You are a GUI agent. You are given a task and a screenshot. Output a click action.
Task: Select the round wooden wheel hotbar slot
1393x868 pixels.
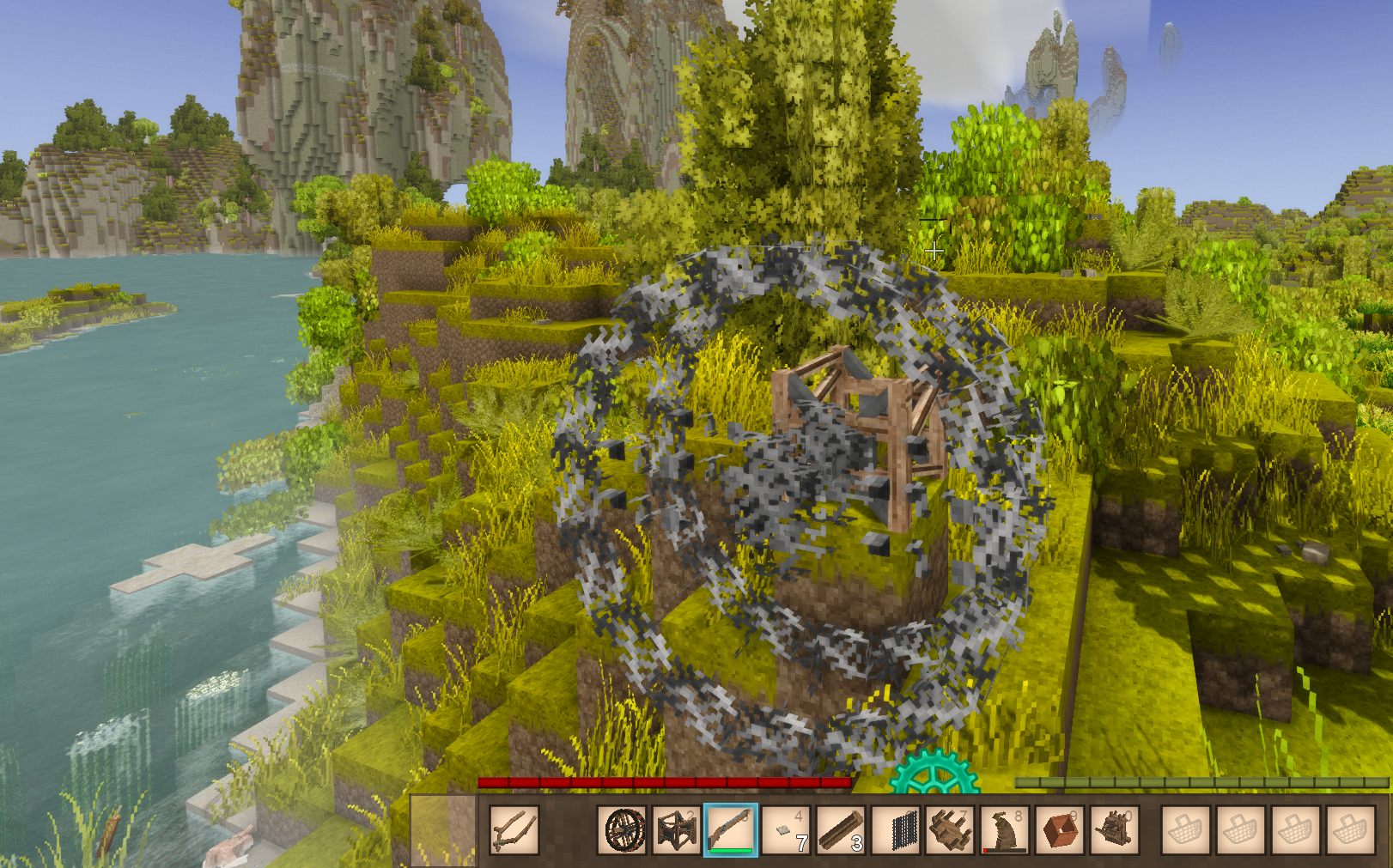(x=624, y=830)
